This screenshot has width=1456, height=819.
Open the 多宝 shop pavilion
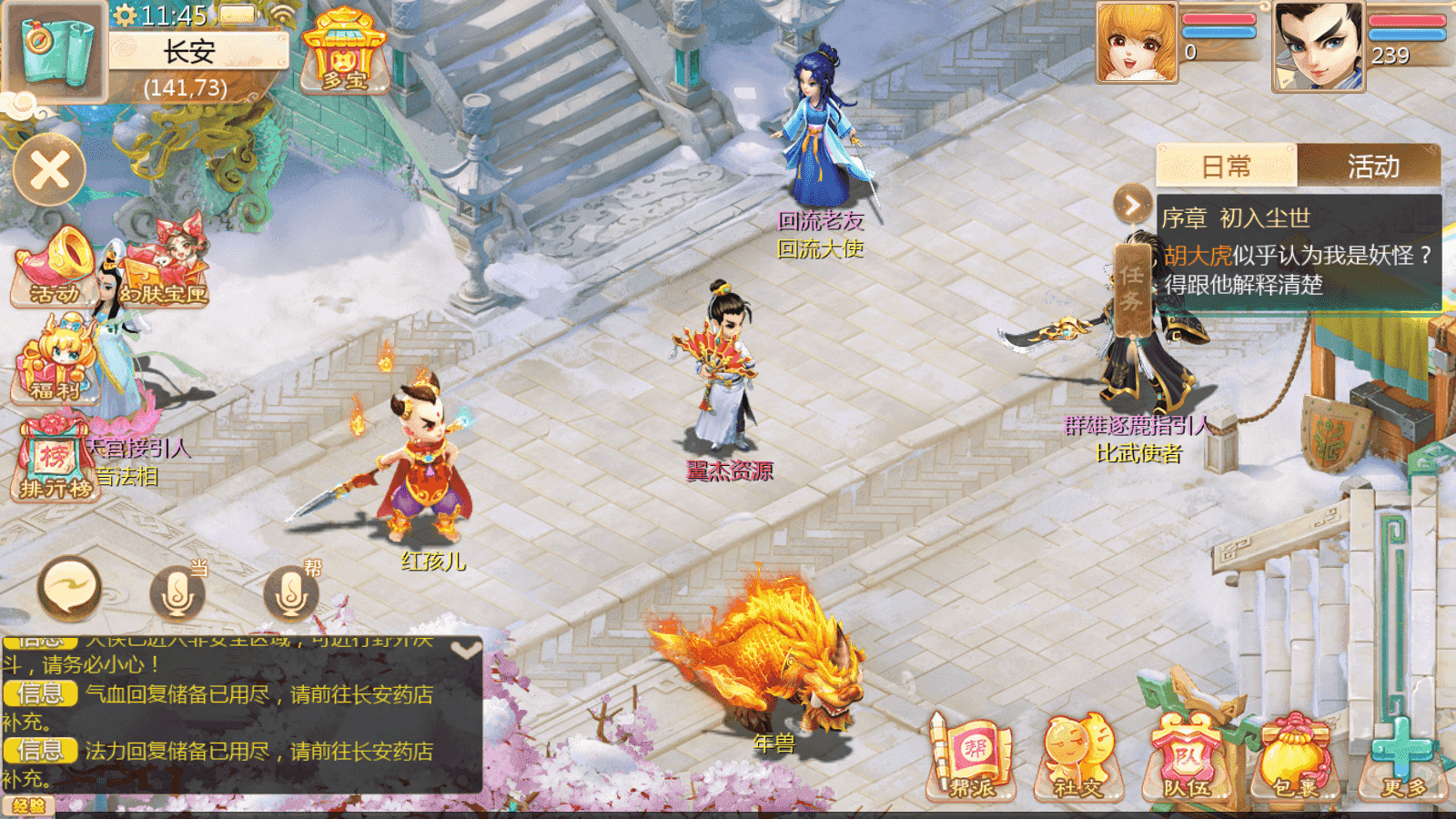[x=344, y=51]
